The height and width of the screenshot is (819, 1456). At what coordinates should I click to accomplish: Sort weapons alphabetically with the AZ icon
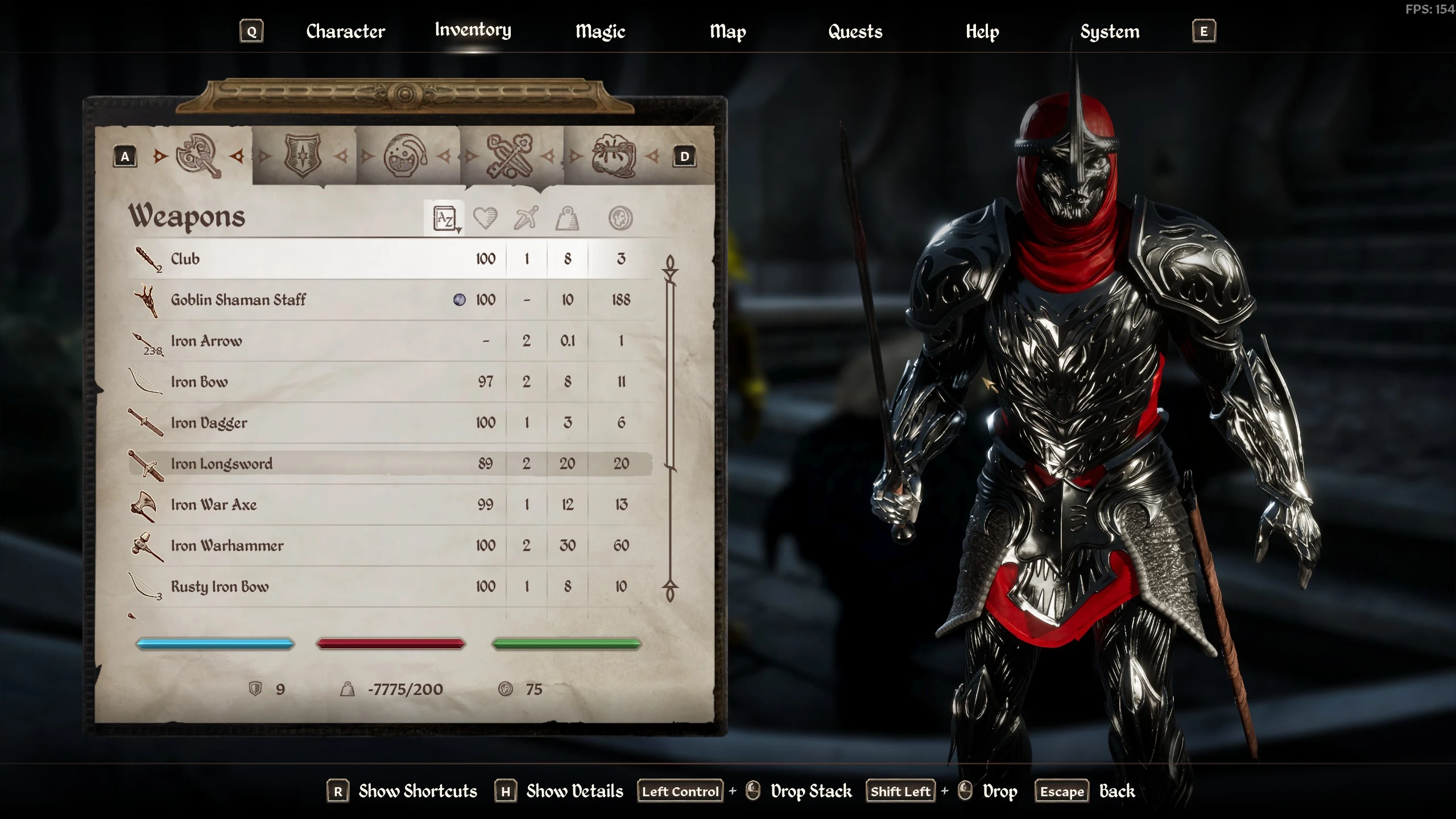(445, 218)
